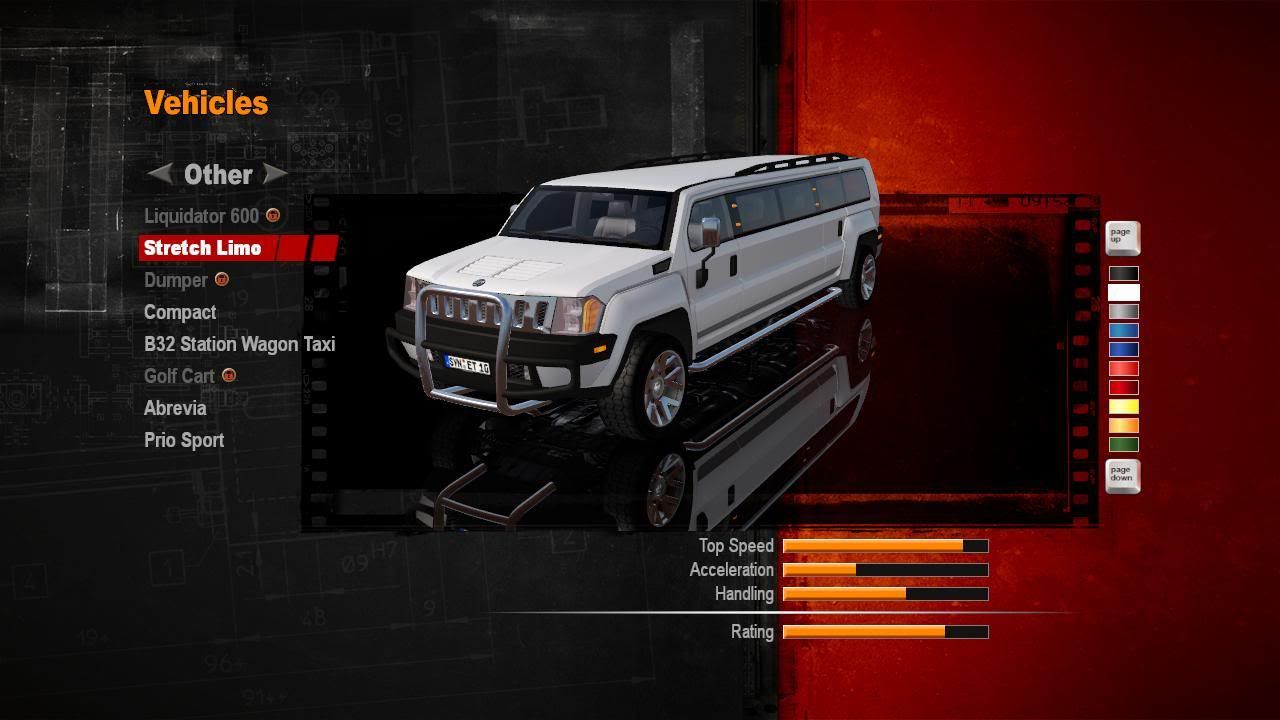Apply the black paint color swatch
The width and height of the screenshot is (1280, 720).
pyautogui.click(x=1123, y=274)
